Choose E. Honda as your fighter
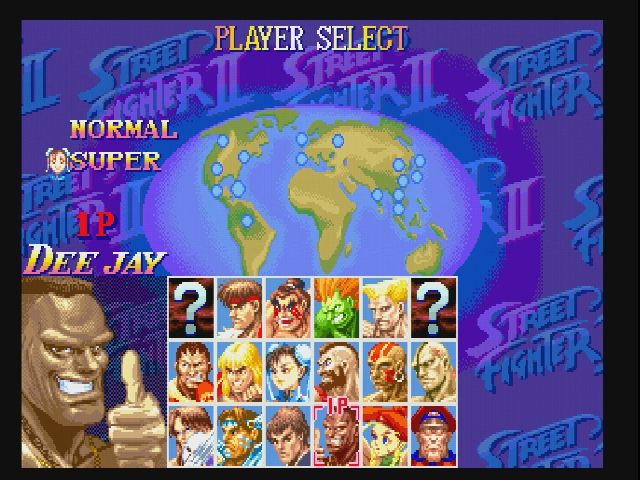The height and width of the screenshot is (480, 640). click(x=288, y=307)
